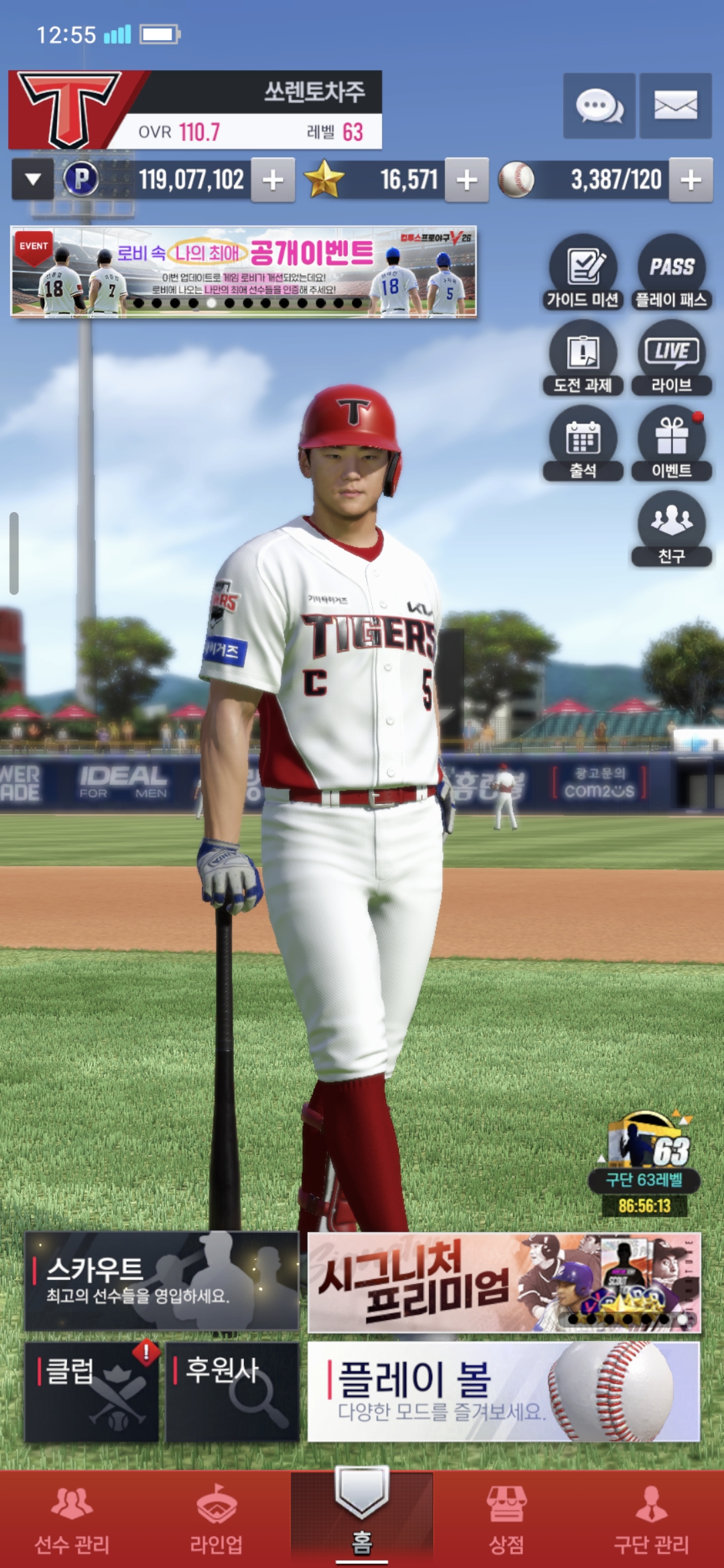Refill baseballs with the plus button
The height and width of the screenshot is (1568, 724).
[690, 180]
